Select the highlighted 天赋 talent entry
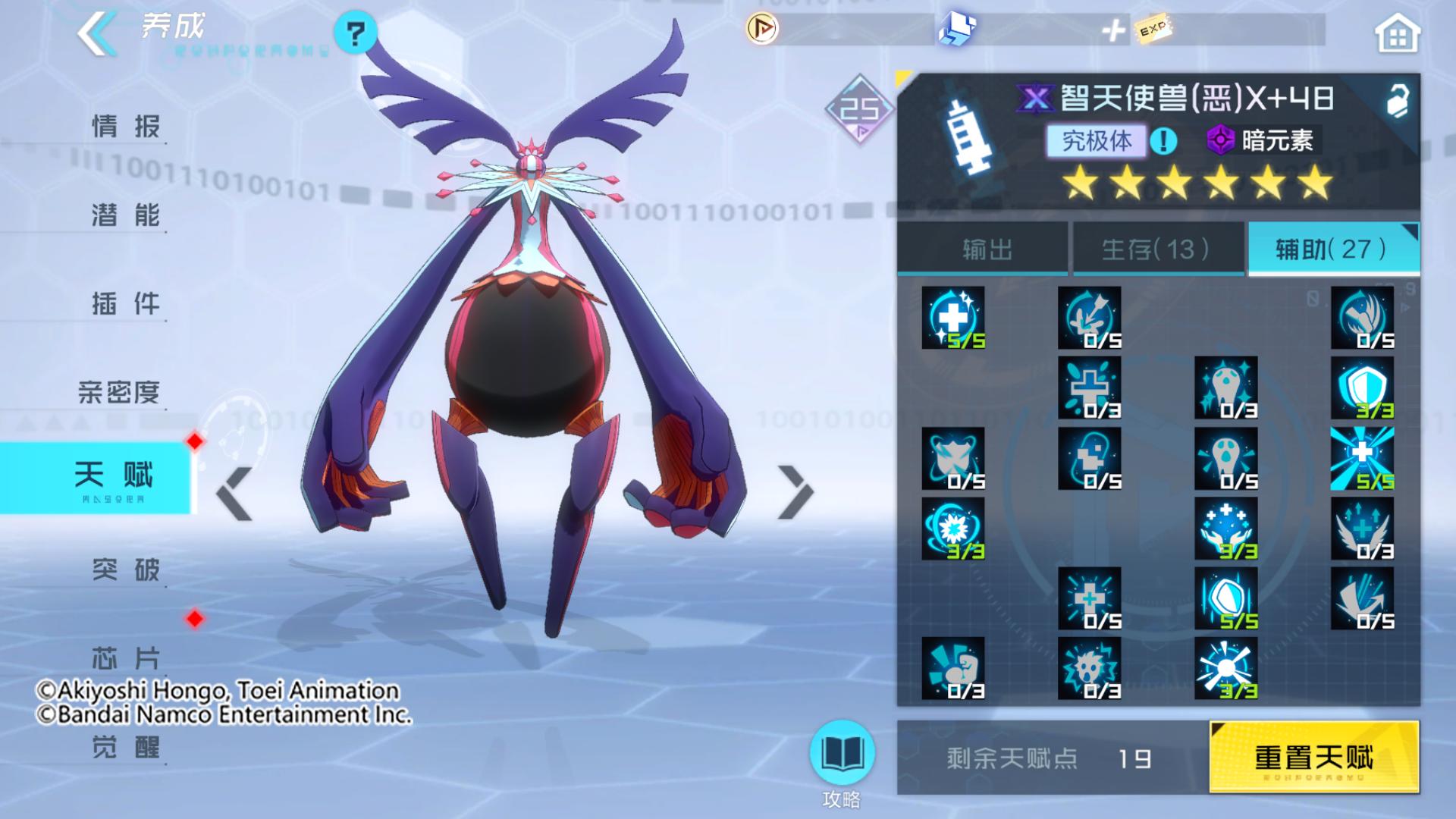 (112, 476)
